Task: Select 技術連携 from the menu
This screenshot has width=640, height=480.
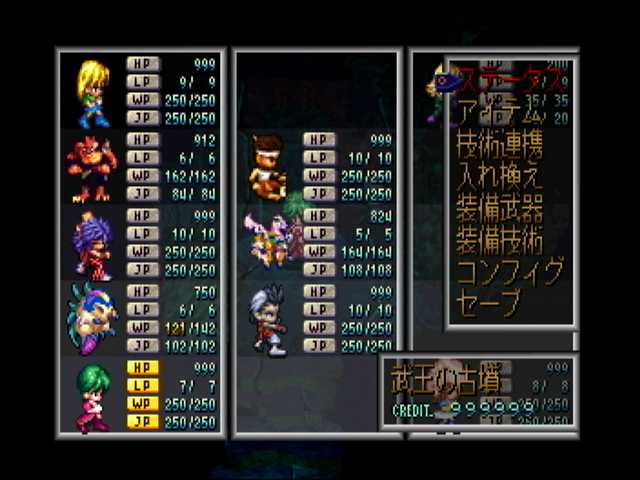Action: [x=499, y=145]
